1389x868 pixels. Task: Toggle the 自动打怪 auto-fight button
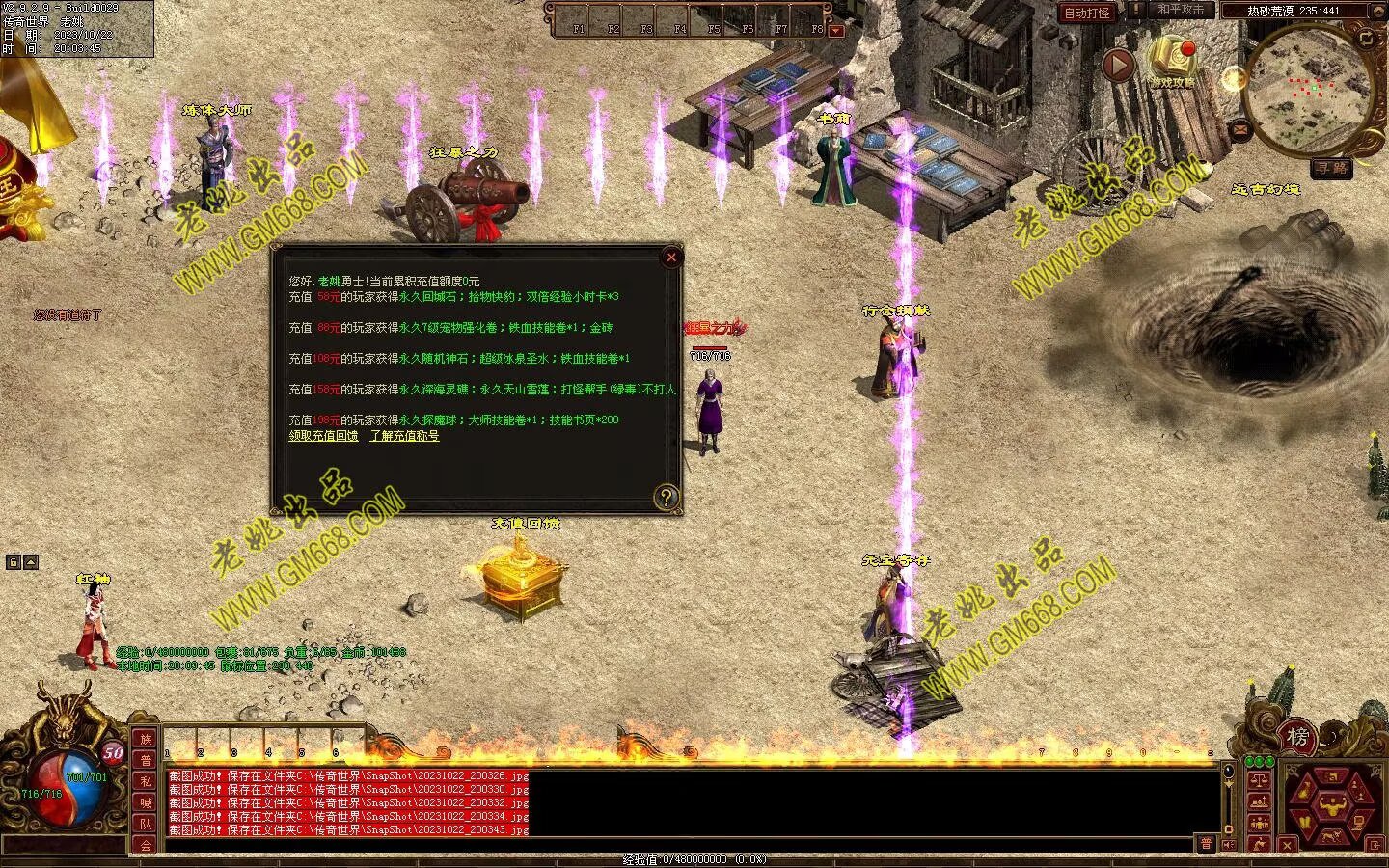1086,13
